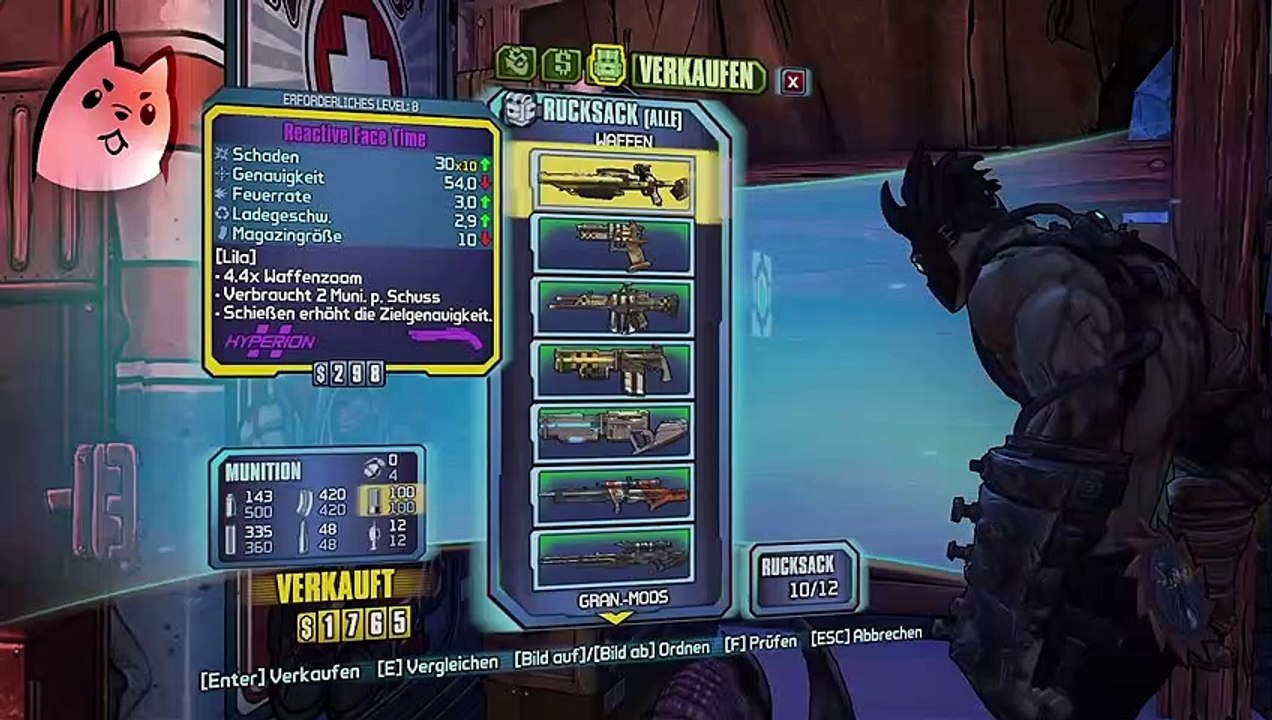Close the vending machine with the X
Screen dimensions: 1272x720
point(793,82)
